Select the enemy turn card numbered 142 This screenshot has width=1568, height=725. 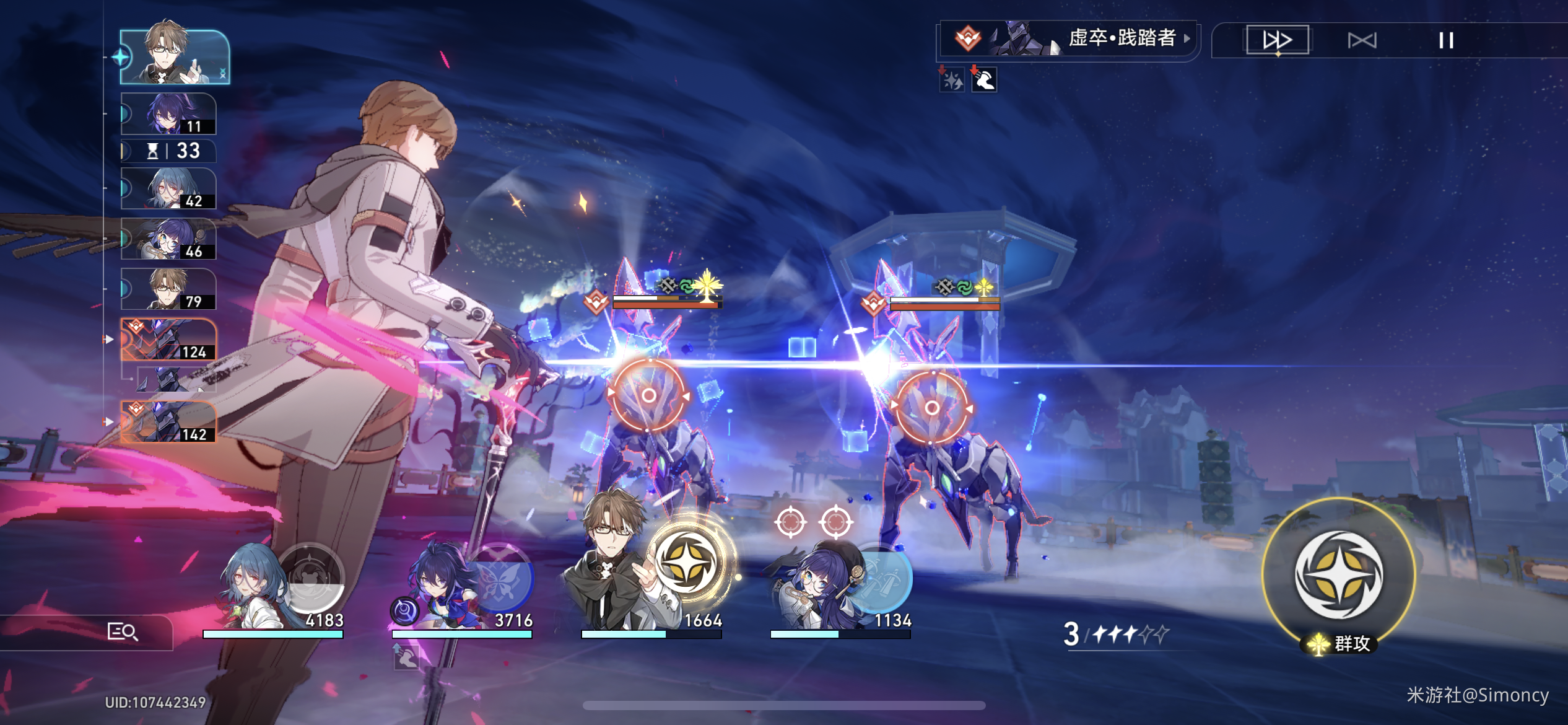click(x=168, y=422)
